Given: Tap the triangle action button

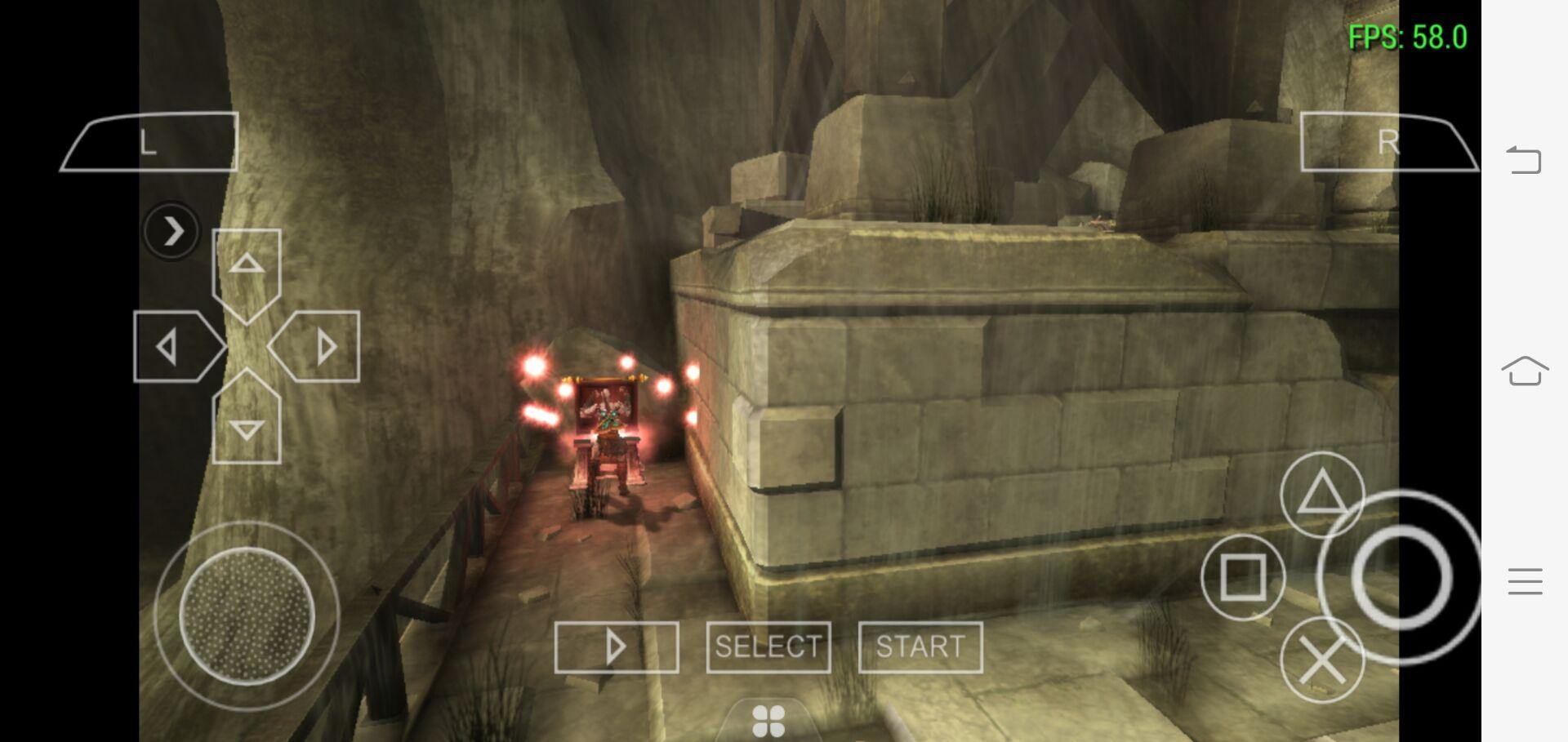Looking at the screenshot, I should (x=1321, y=494).
